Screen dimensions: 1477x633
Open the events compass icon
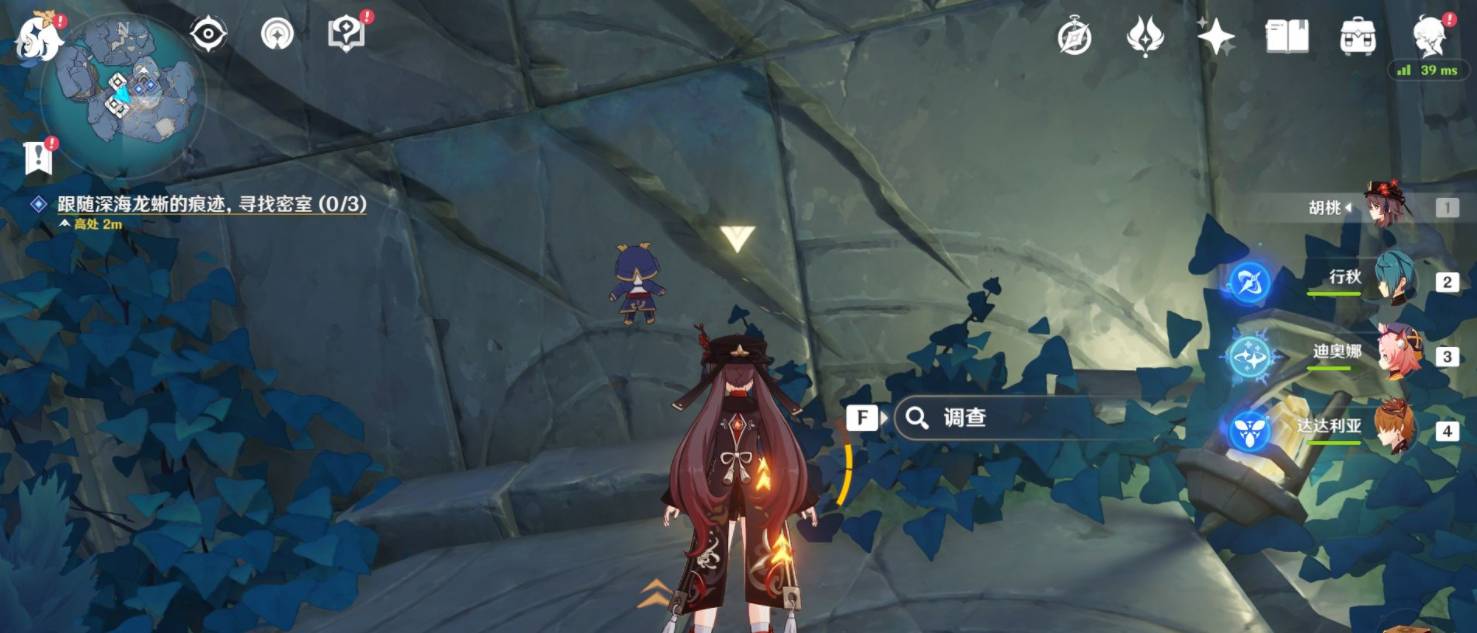(x=1074, y=37)
